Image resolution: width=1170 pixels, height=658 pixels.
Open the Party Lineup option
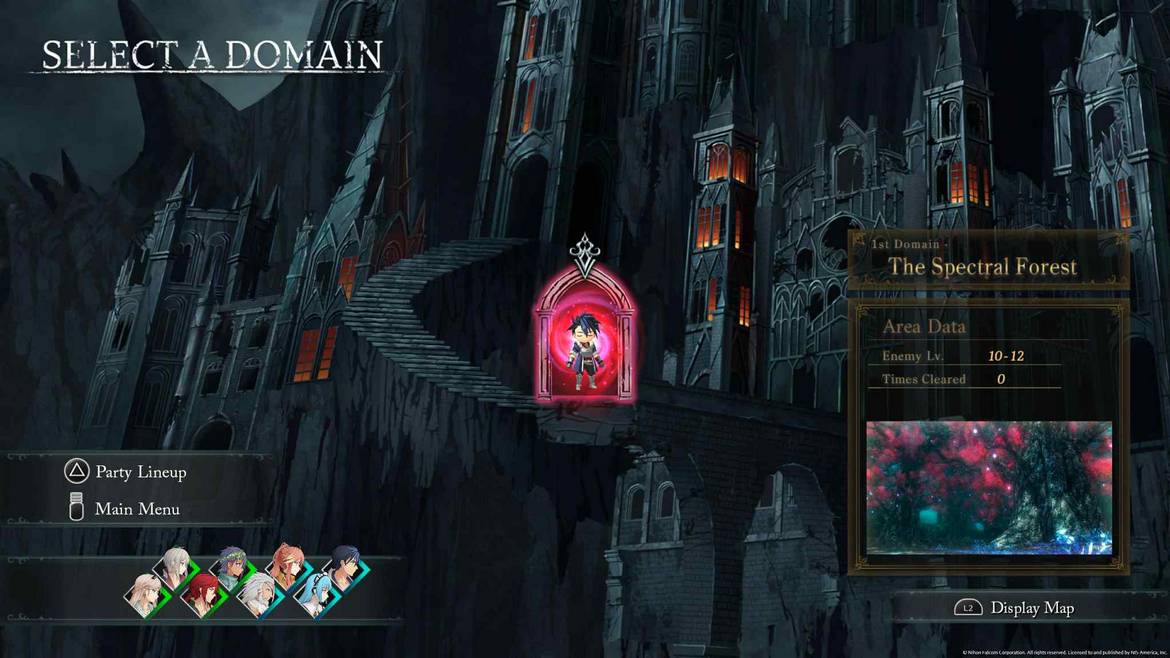(x=140, y=472)
